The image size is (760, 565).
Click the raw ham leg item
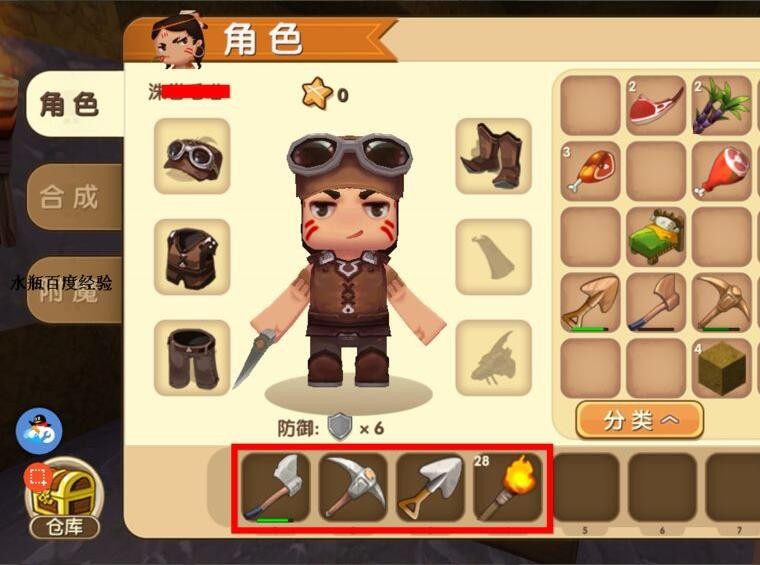(721, 172)
